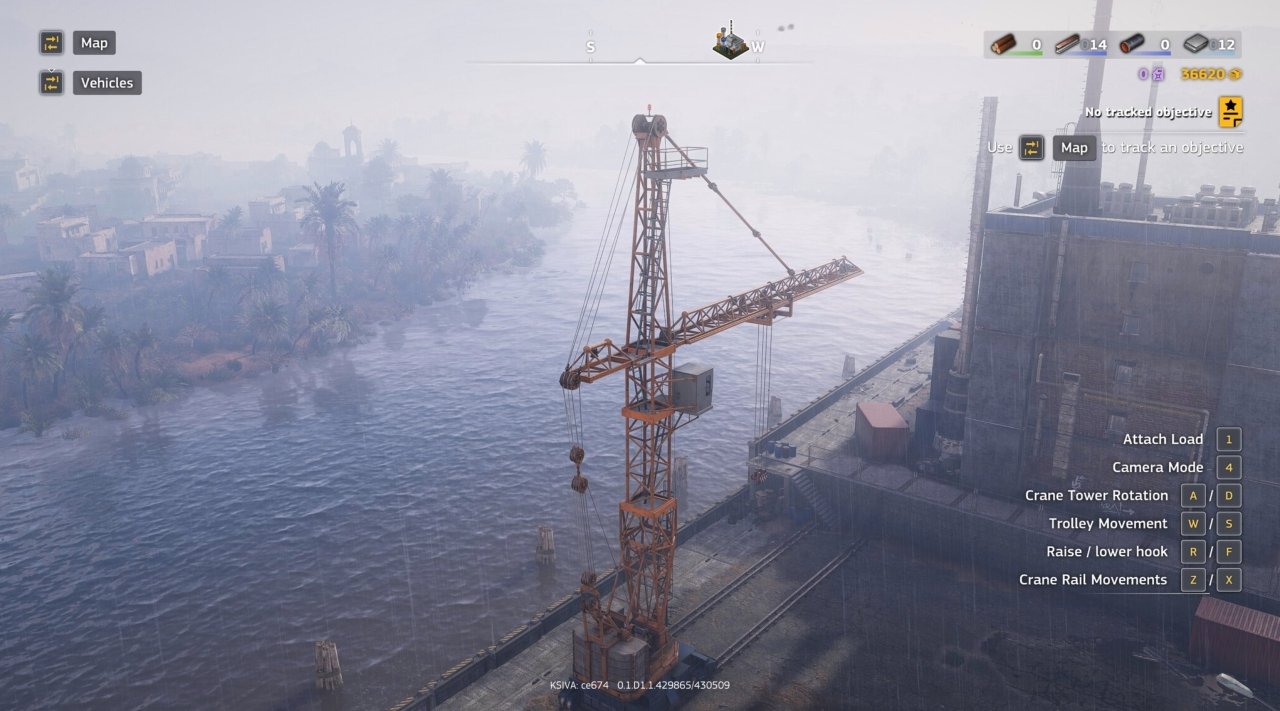Open the Vehicles menu

click(x=107, y=83)
